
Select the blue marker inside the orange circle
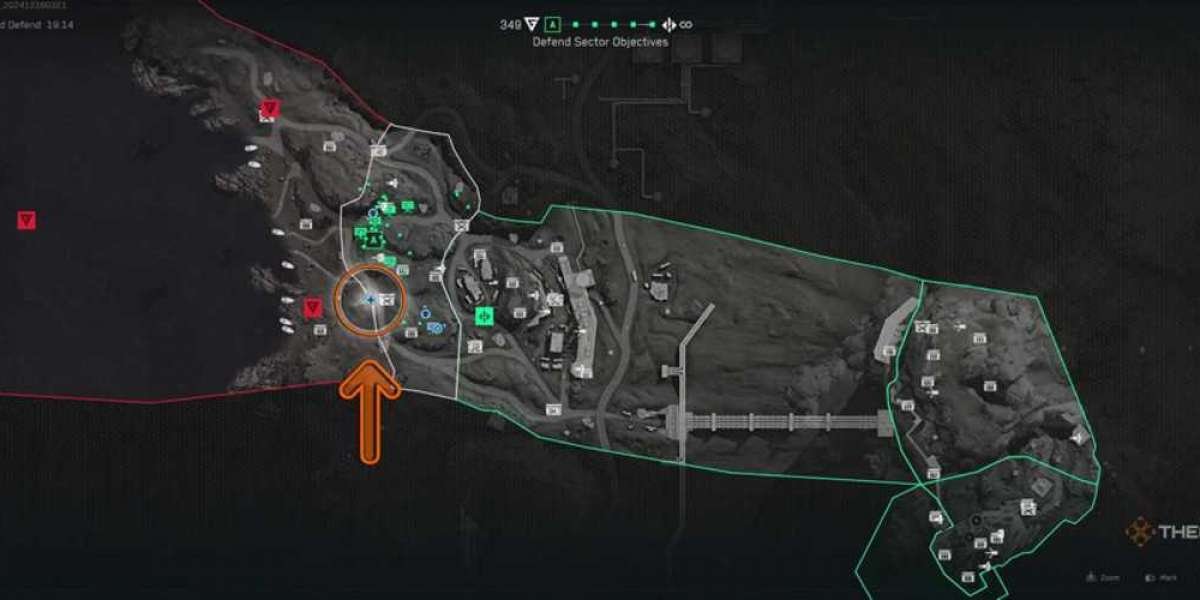pos(370,299)
